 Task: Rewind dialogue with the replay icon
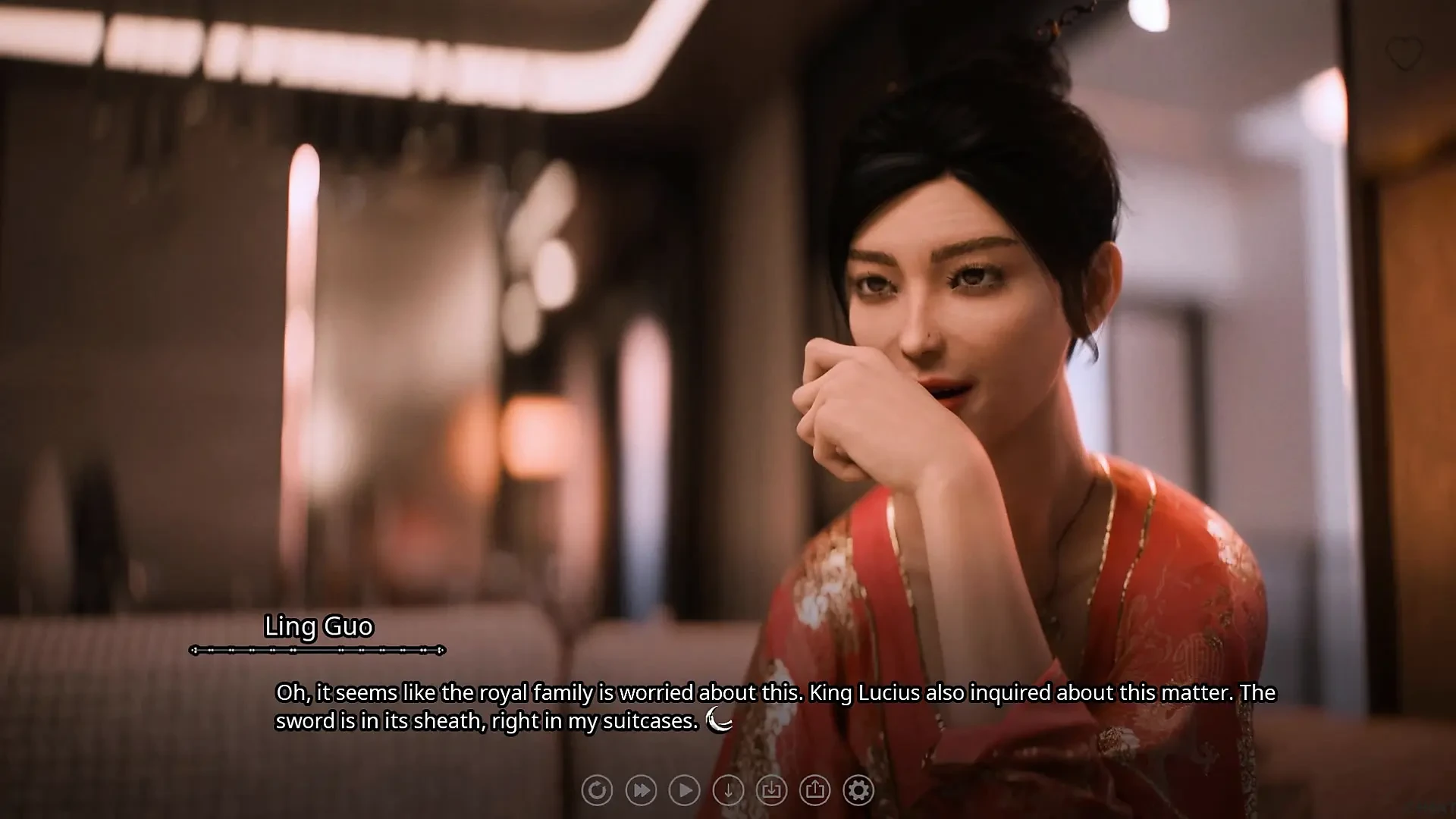point(597,789)
